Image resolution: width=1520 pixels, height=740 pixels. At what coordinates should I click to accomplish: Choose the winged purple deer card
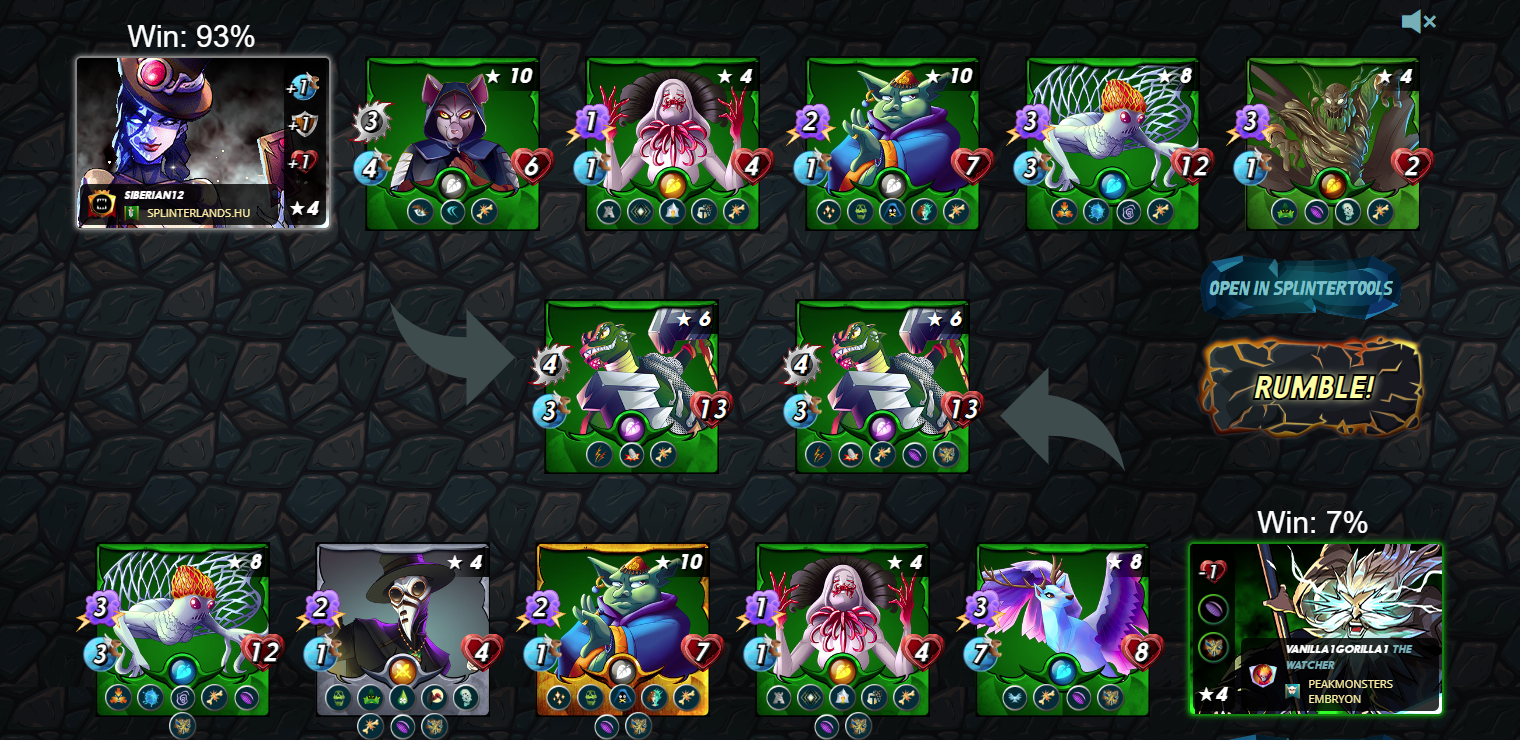(x=1063, y=629)
